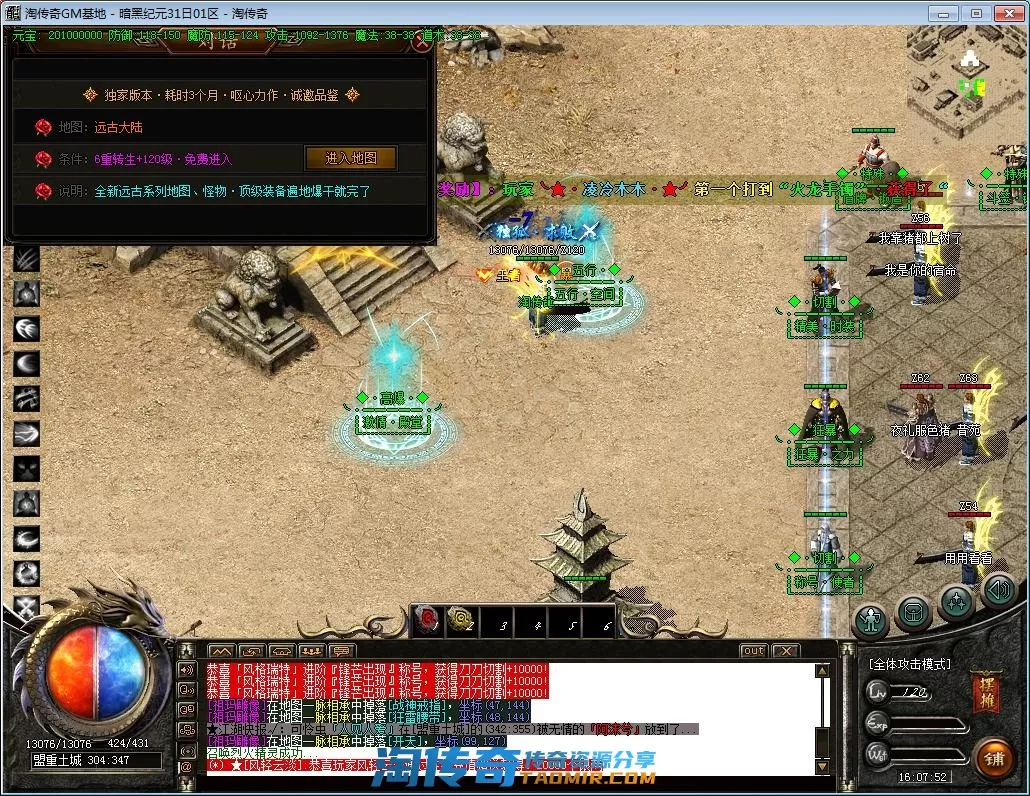Screen dimensions: 1030x796
Task: Click the round orange 铺 shop button
Action: (993, 757)
